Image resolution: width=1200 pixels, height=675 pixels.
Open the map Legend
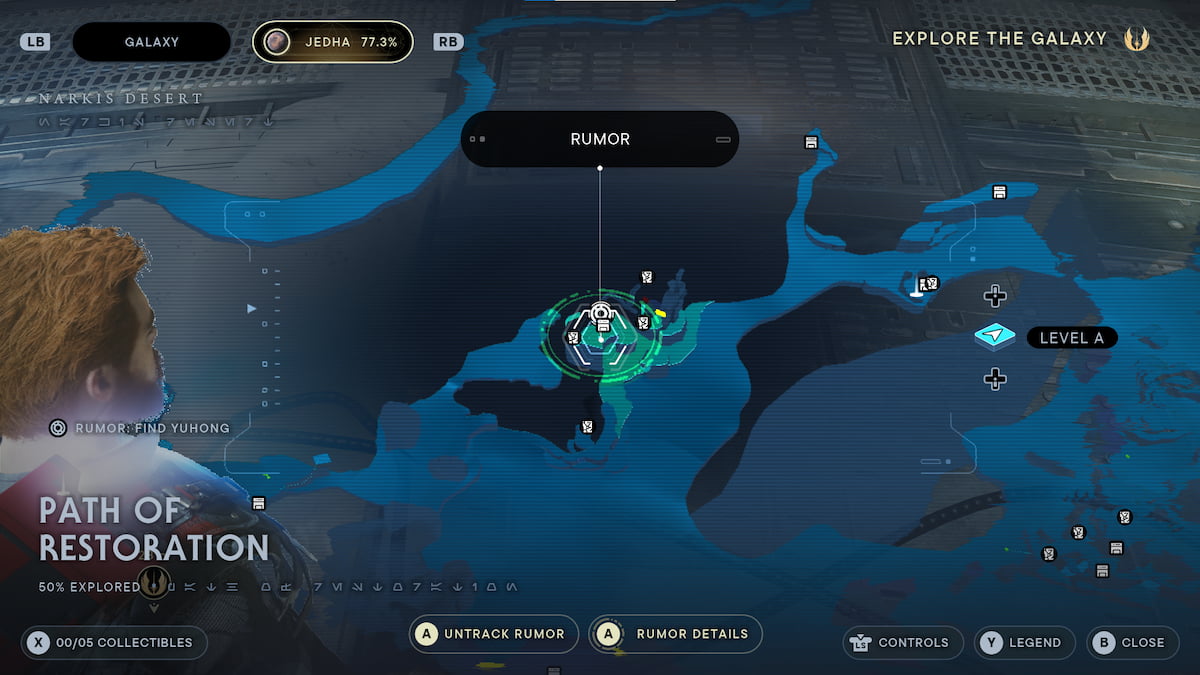tap(1025, 642)
